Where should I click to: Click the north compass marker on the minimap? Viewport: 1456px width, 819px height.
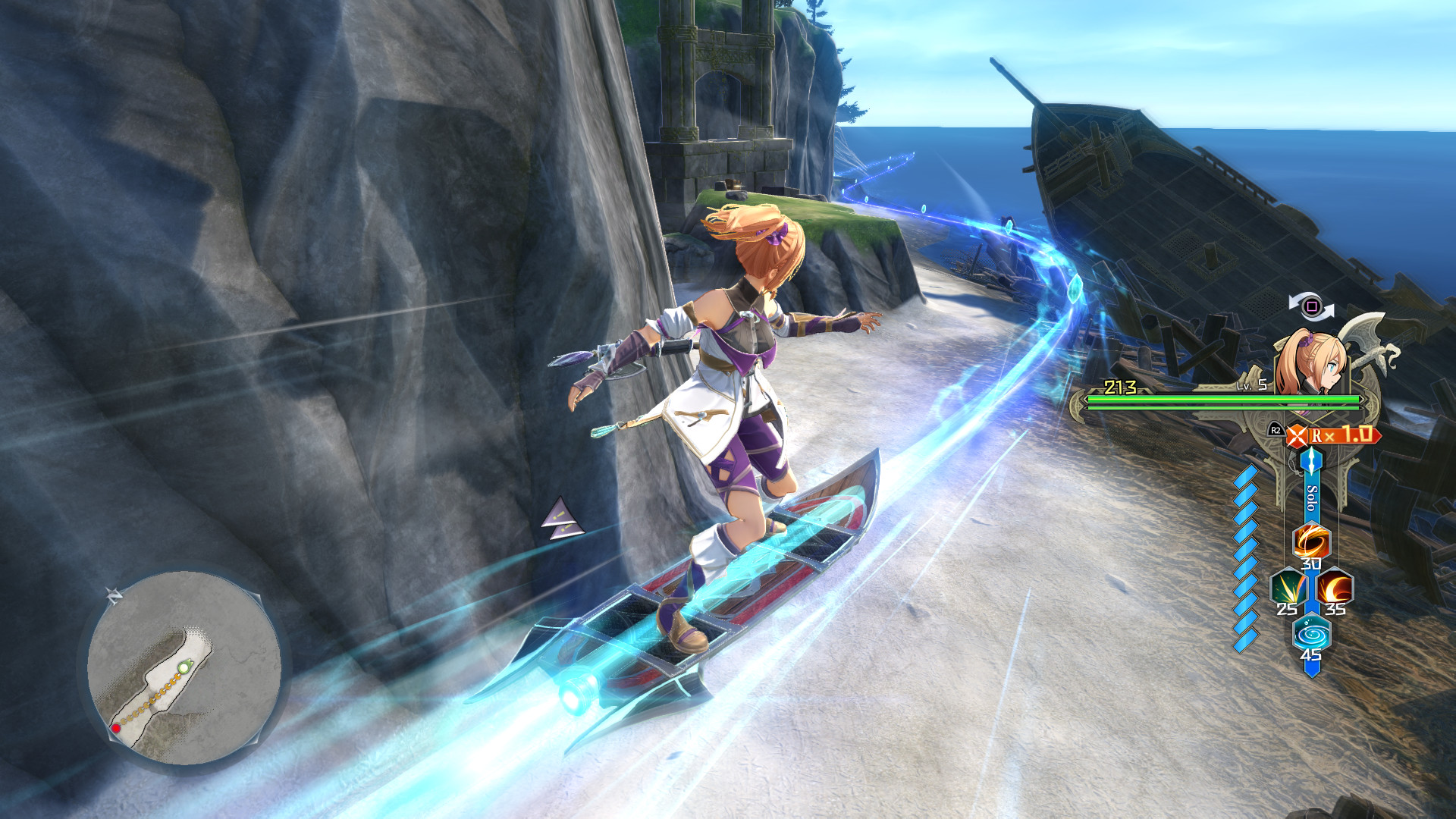pyautogui.click(x=115, y=595)
